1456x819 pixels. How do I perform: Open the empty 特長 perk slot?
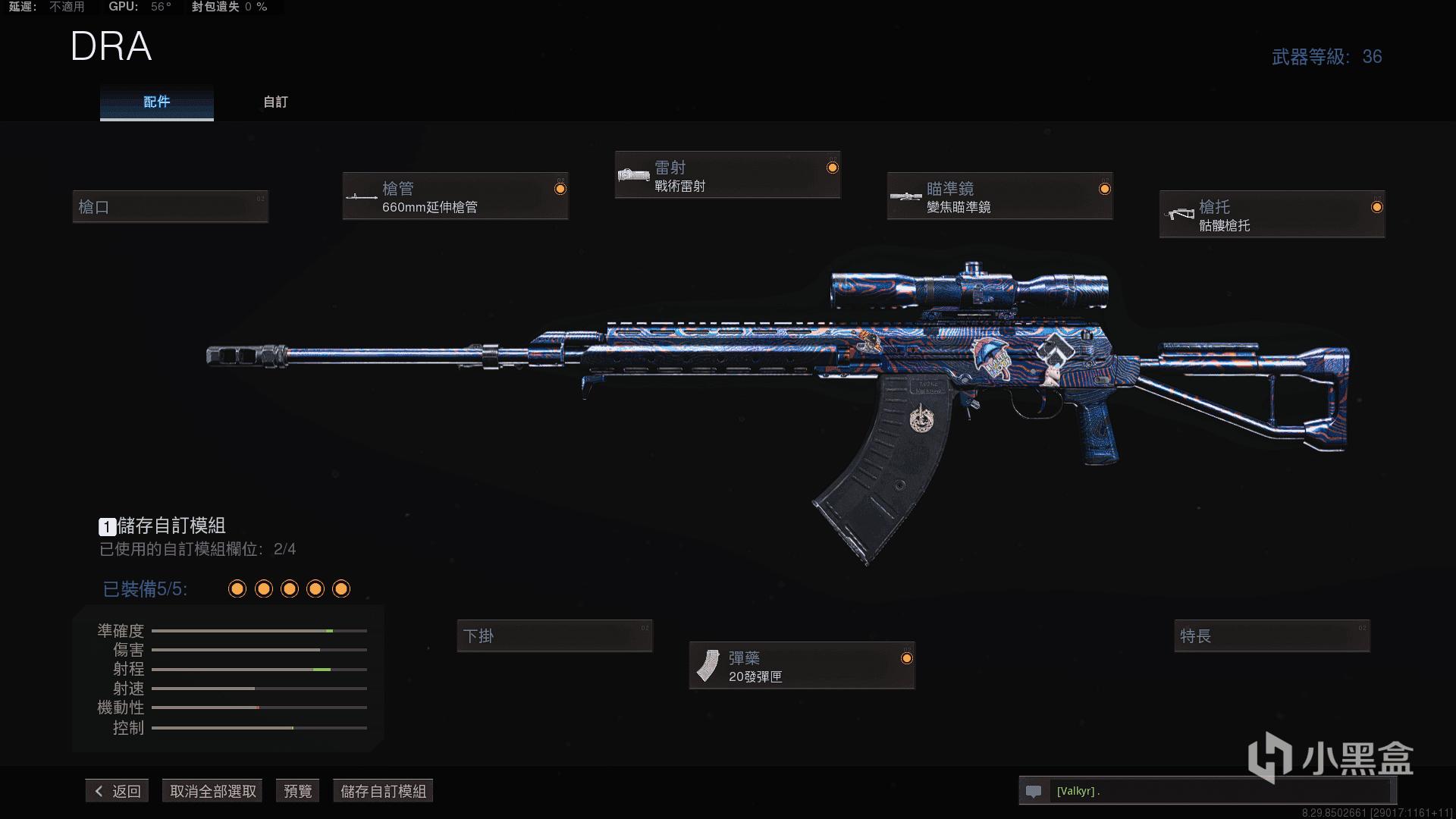[1272, 635]
